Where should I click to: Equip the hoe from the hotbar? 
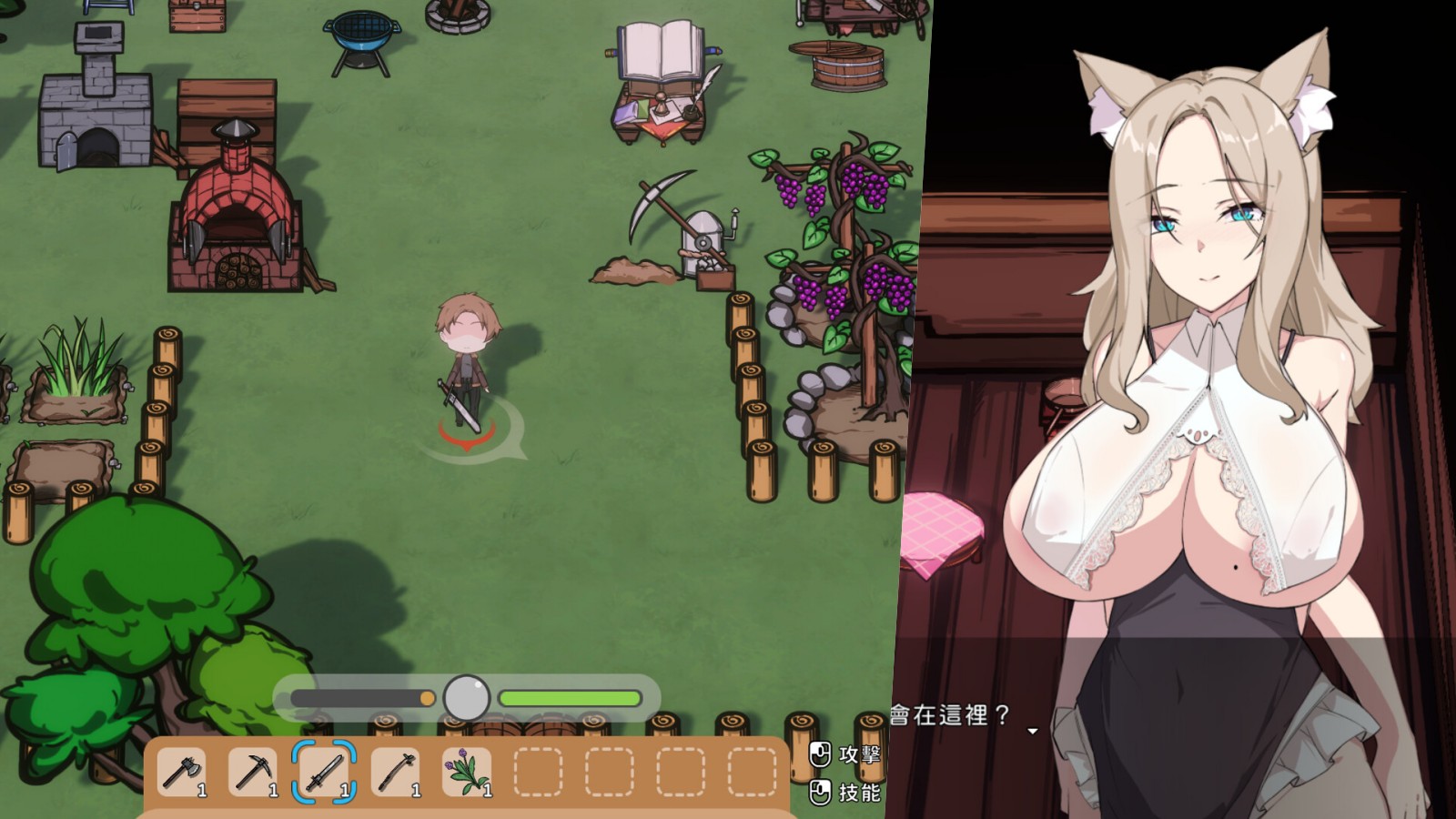(x=395, y=773)
